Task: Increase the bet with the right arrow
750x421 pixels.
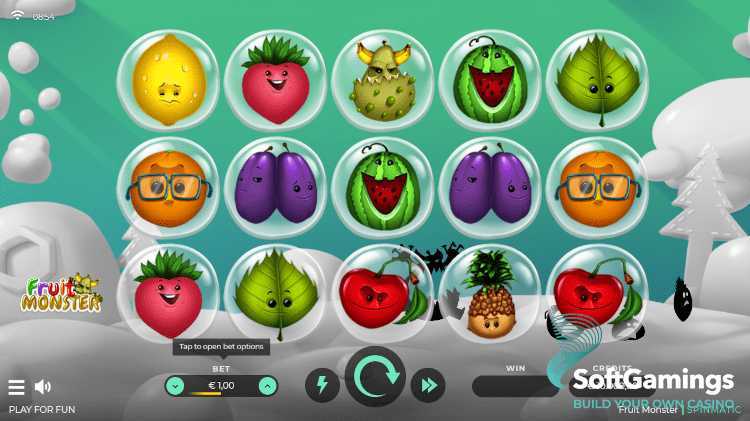Action: [x=268, y=385]
